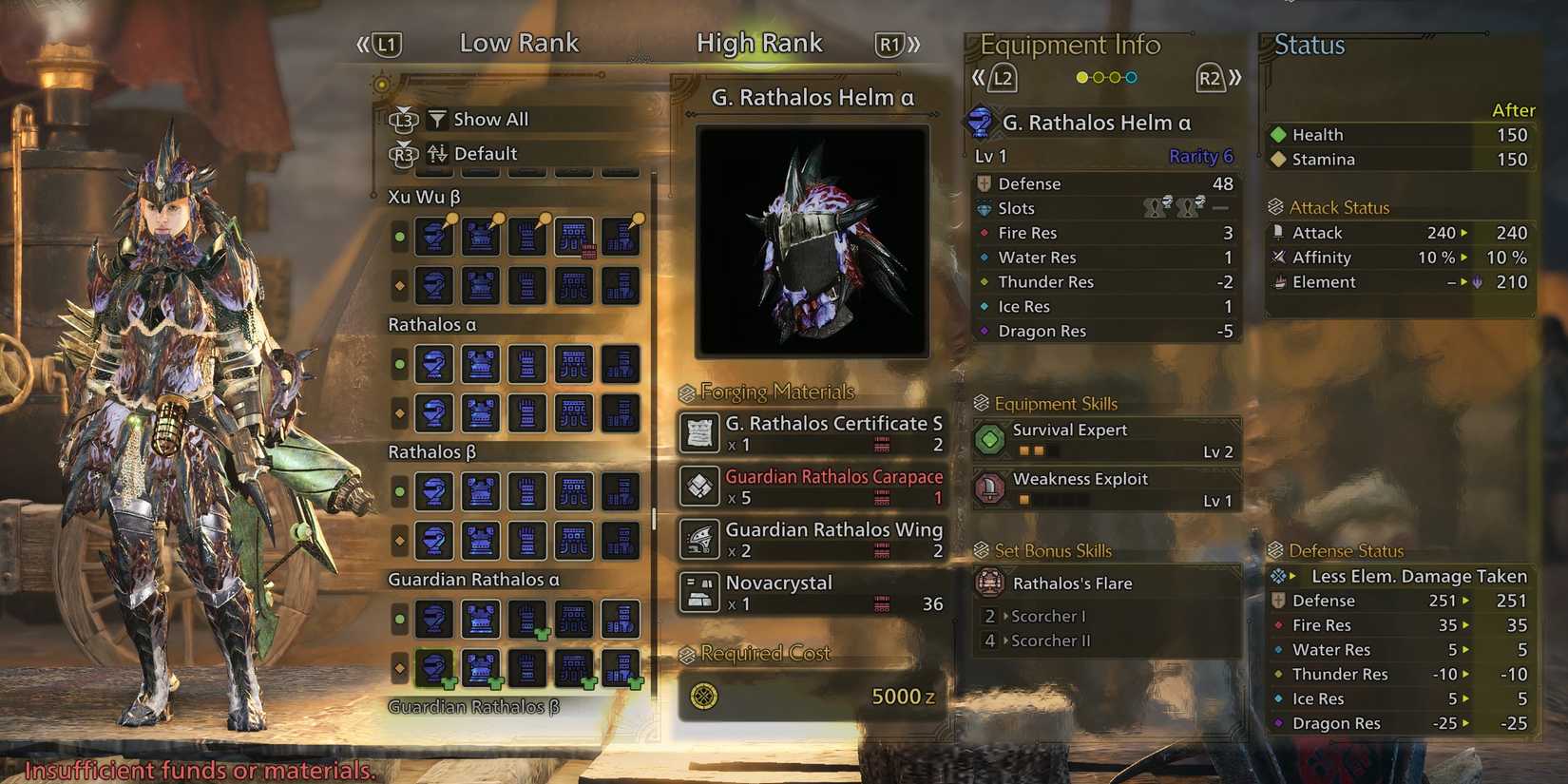Viewport: 1568px width, 784px height.
Task: Switch to the Low Rank tab
Action: tap(519, 43)
